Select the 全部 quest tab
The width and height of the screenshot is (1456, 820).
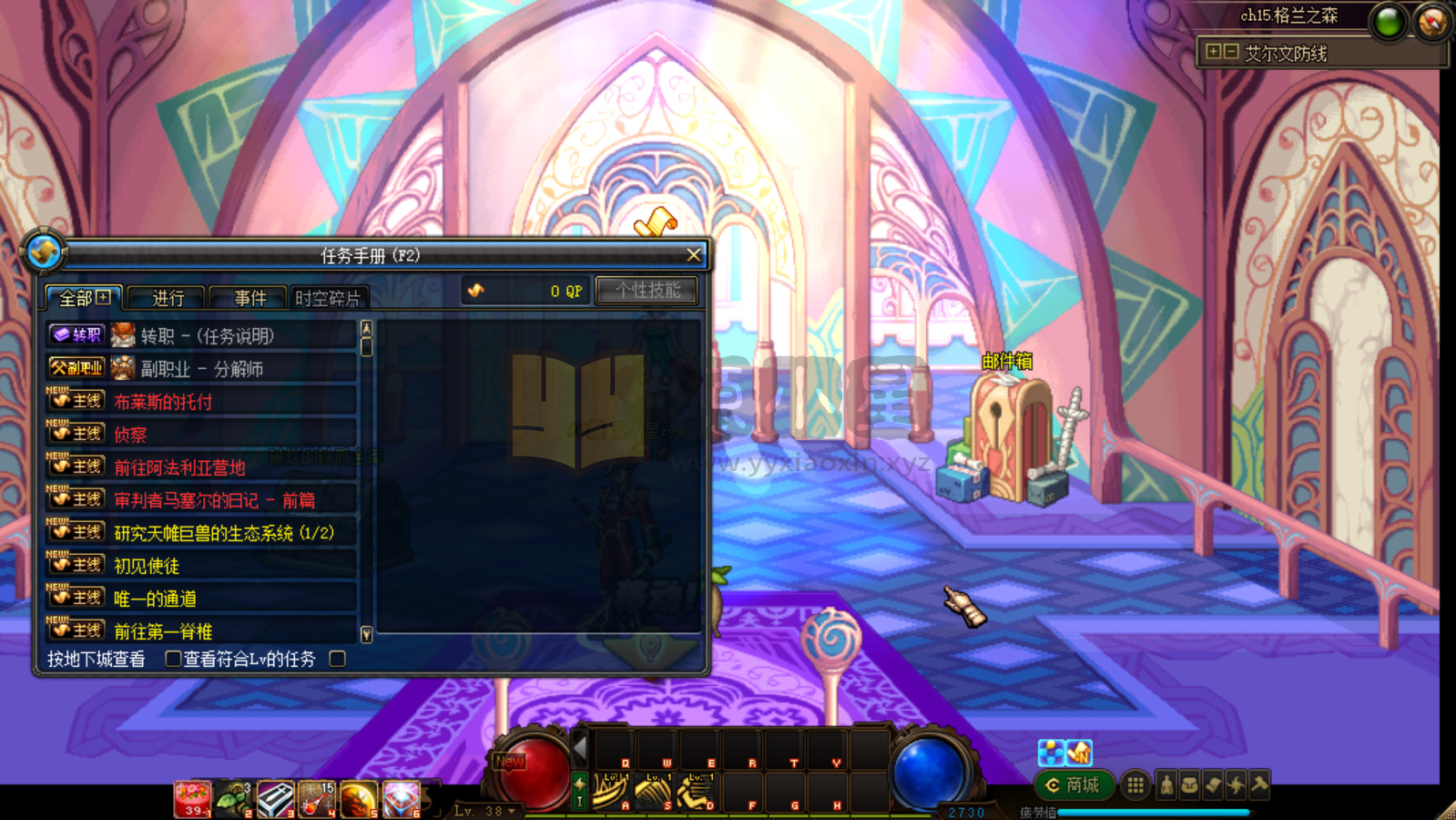[x=84, y=298]
